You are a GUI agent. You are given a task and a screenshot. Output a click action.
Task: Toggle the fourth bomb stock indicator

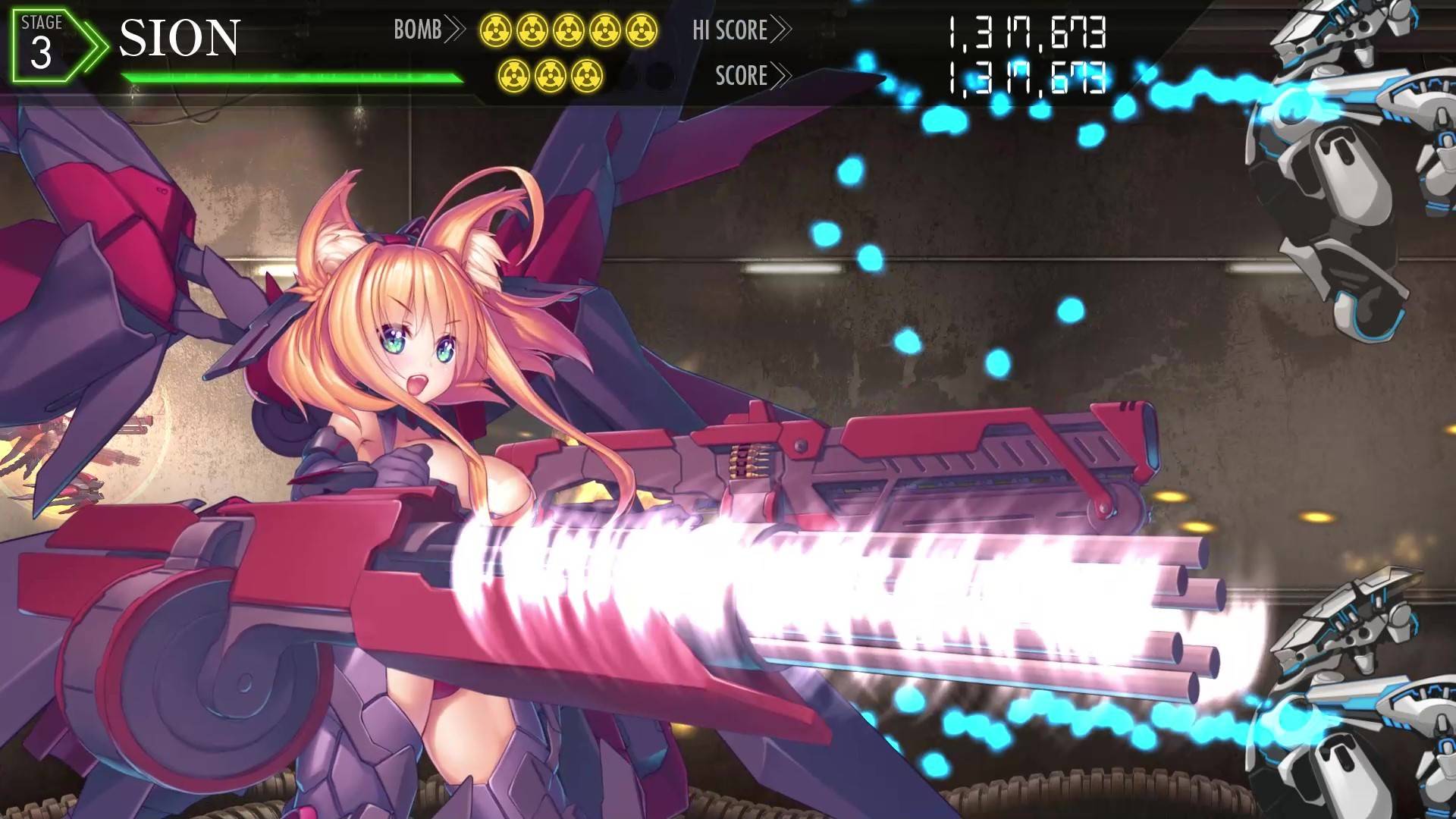pyautogui.click(x=605, y=30)
